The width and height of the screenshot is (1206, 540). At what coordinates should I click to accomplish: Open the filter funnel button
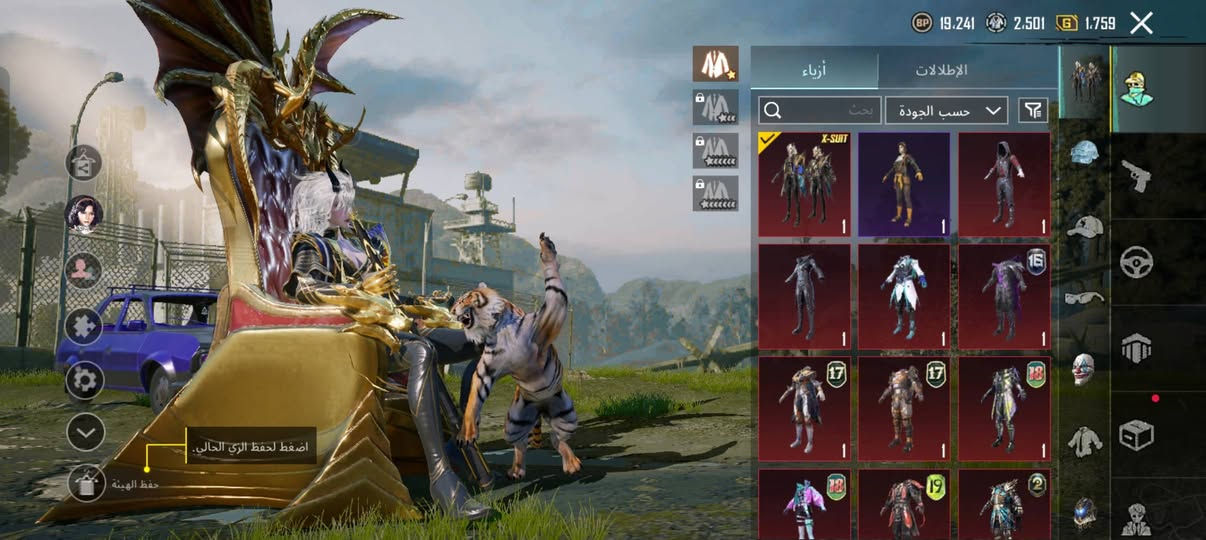pos(1033,110)
